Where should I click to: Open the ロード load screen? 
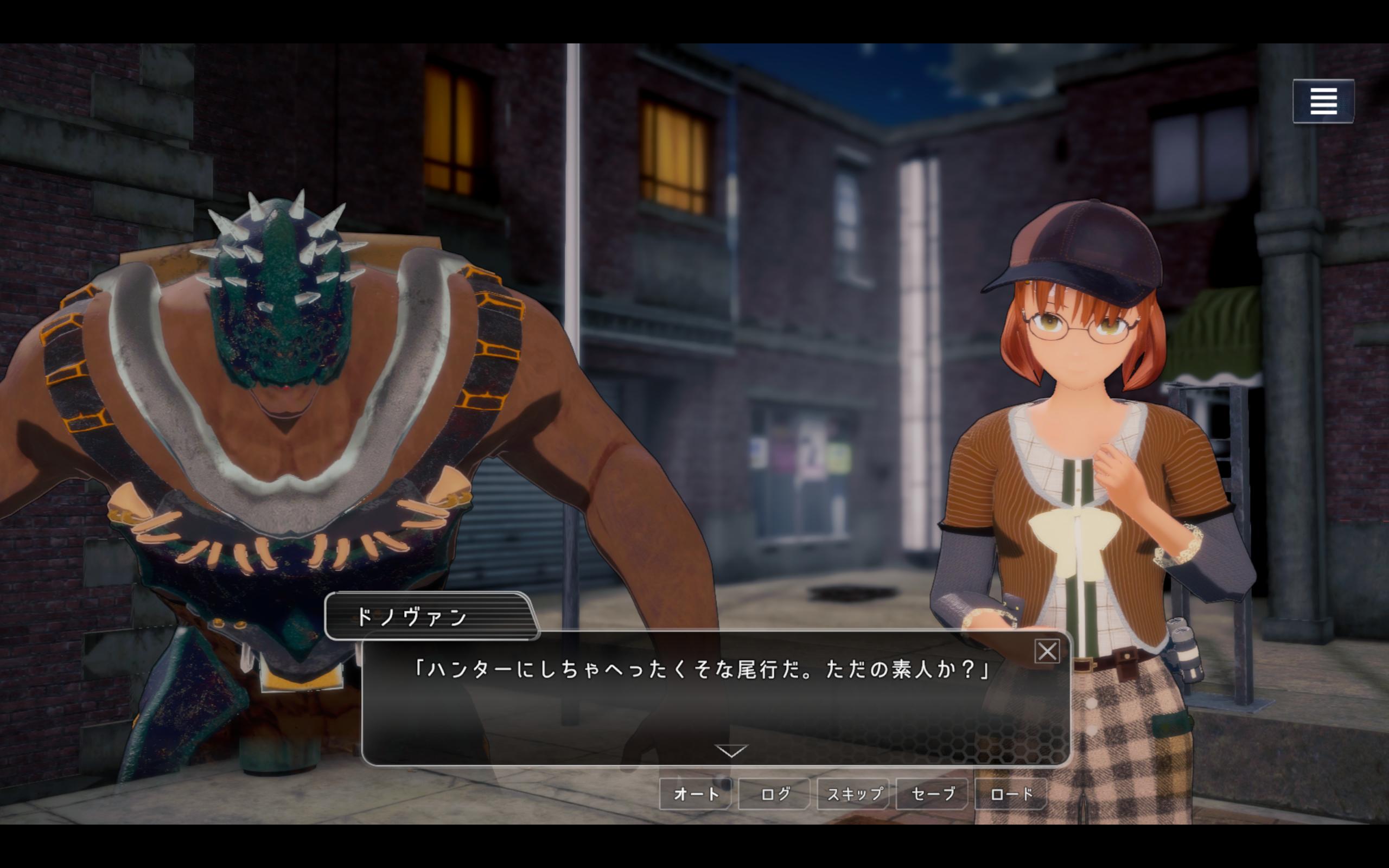click(x=1011, y=794)
